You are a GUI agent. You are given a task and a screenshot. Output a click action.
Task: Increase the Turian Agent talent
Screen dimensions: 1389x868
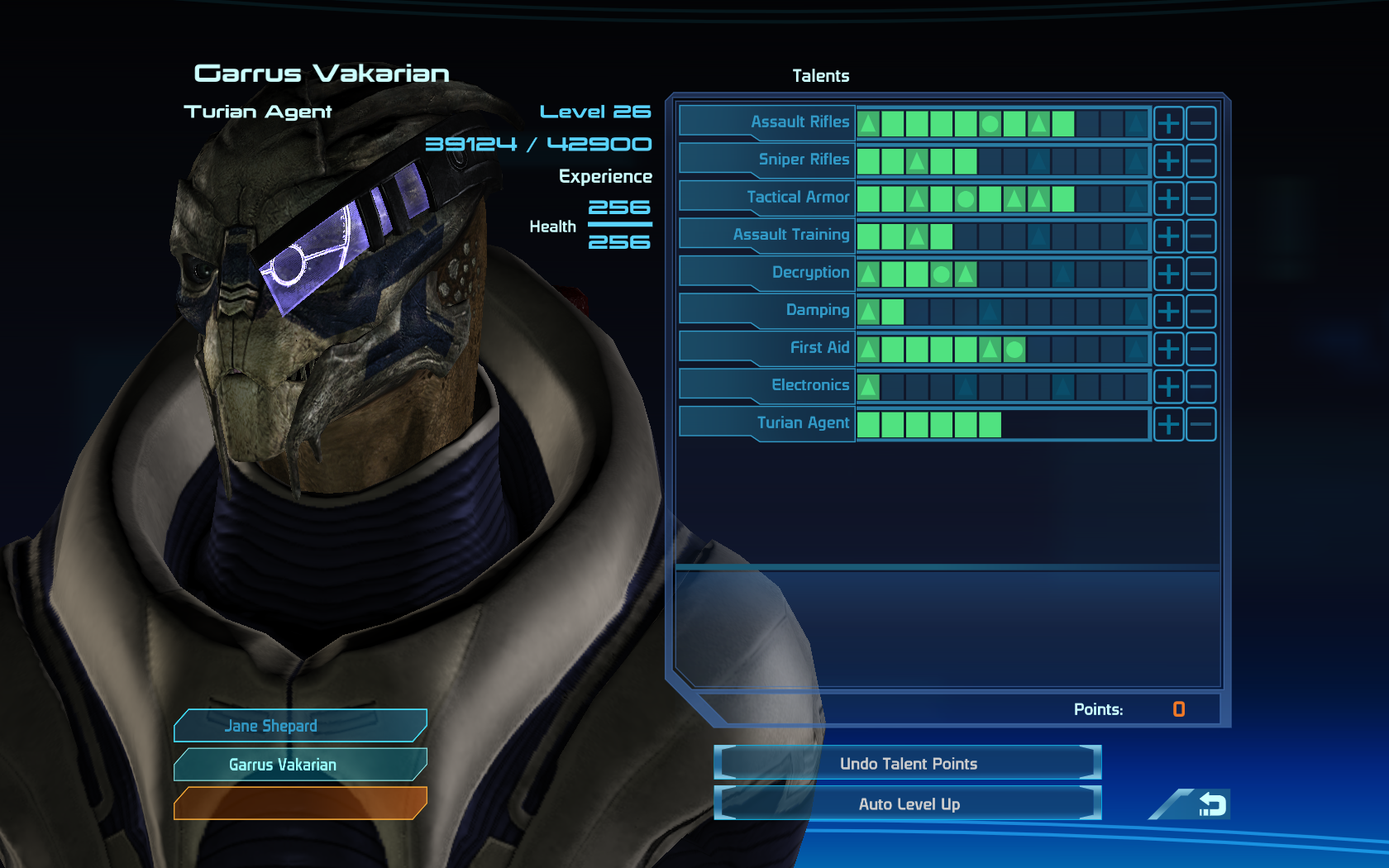pyautogui.click(x=1168, y=424)
